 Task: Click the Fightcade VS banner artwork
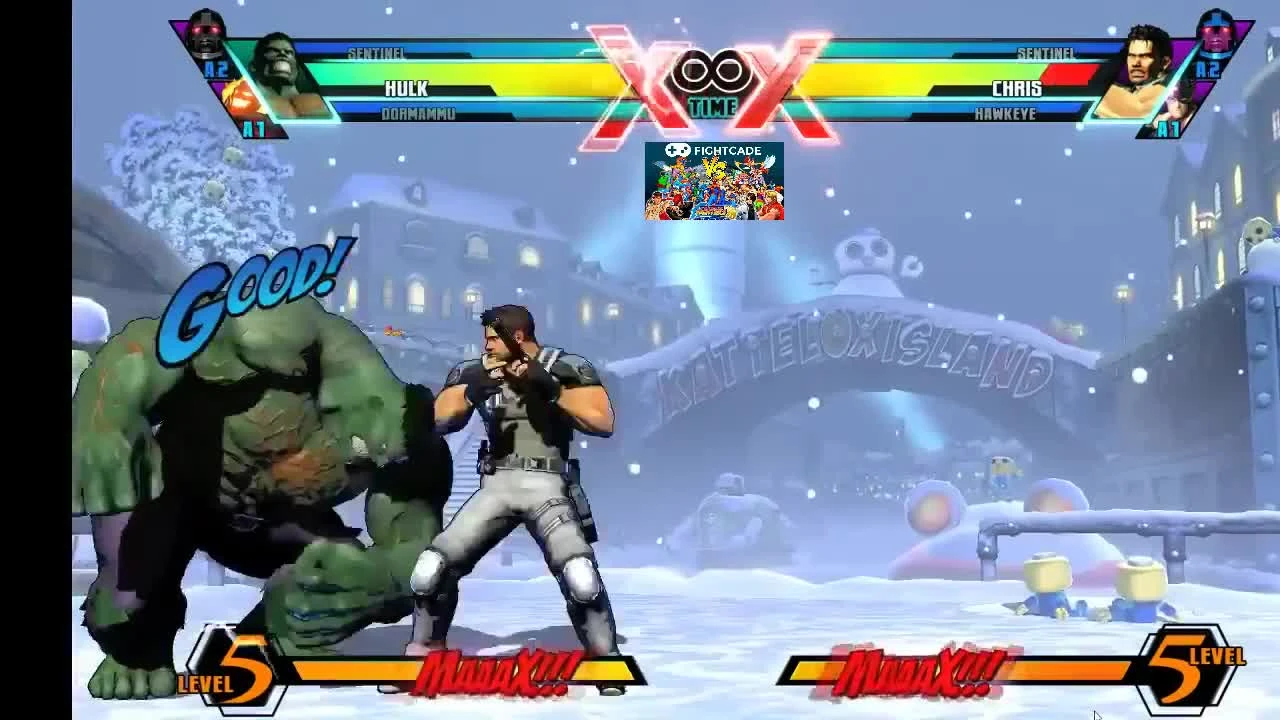716,185
